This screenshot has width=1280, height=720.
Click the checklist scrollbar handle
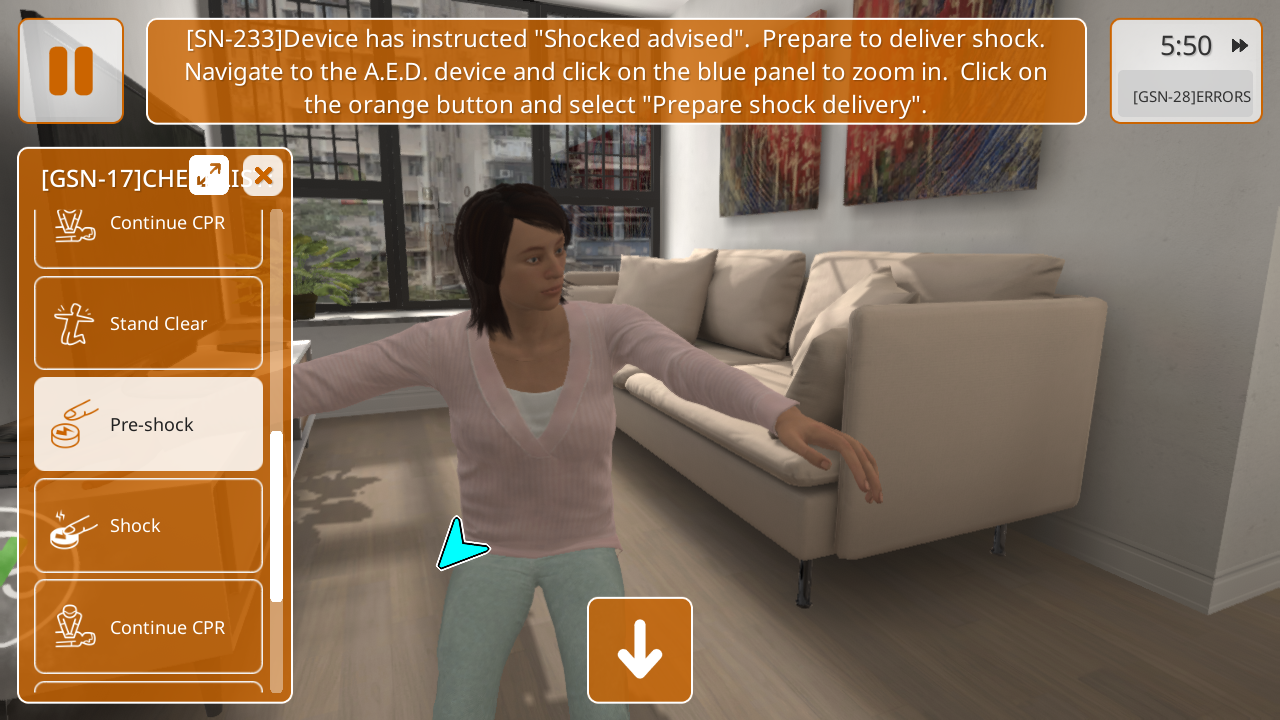tap(276, 515)
